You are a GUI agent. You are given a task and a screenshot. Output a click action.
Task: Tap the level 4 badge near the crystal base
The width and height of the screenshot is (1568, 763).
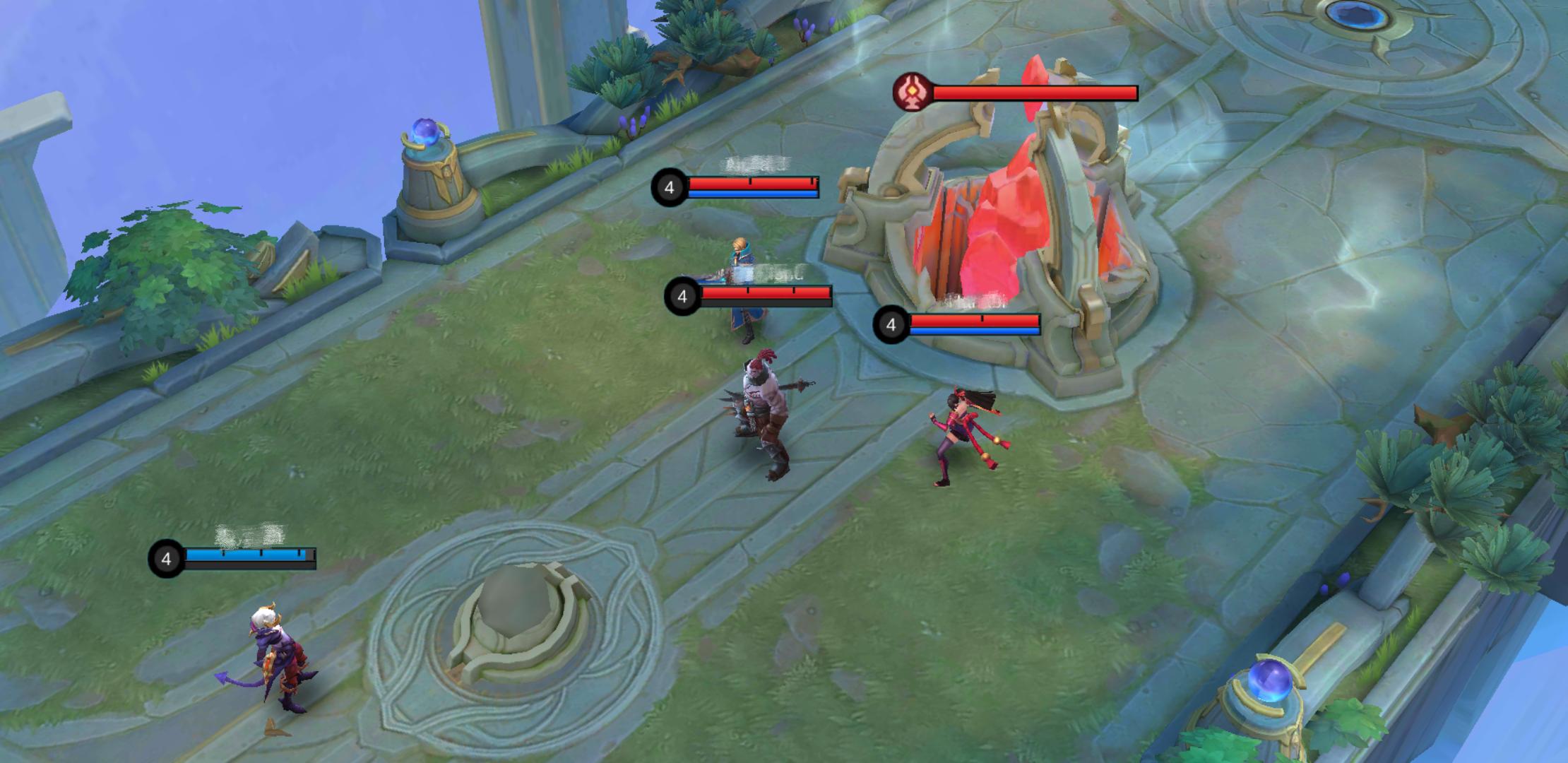coord(891,326)
